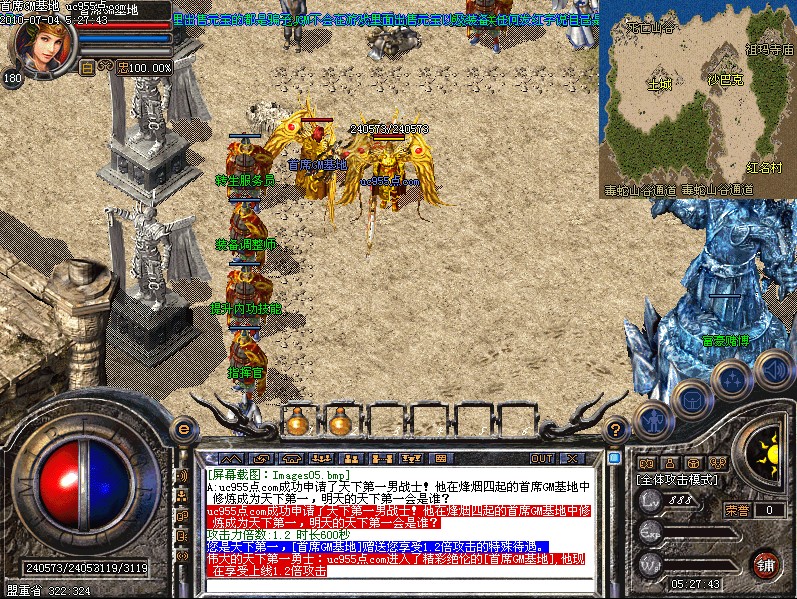Click the 白 status icon under the bars
Viewport: 797px width, 599px height.
(87, 67)
